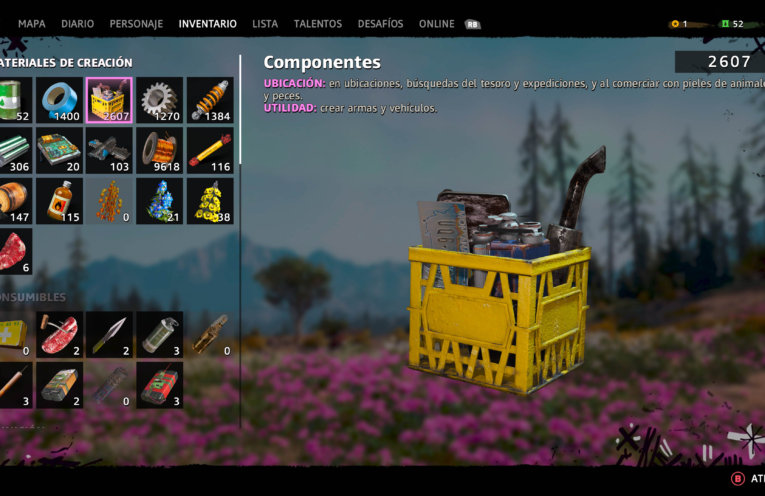Choose the copper wire spool slot
Viewport: 765px width, 496px height.
(160, 150)
